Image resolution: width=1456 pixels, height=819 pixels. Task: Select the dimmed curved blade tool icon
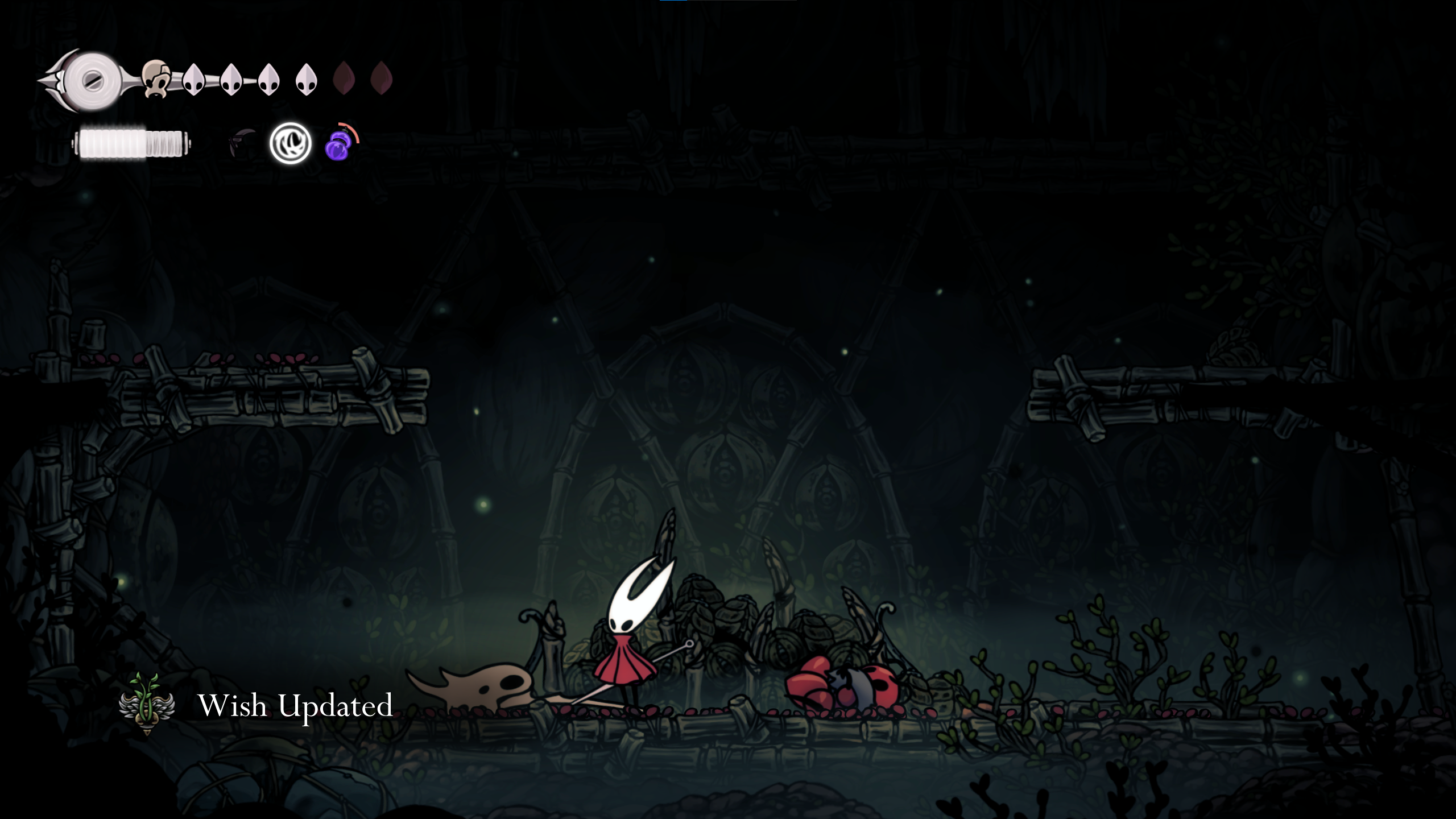coord(243,143)
